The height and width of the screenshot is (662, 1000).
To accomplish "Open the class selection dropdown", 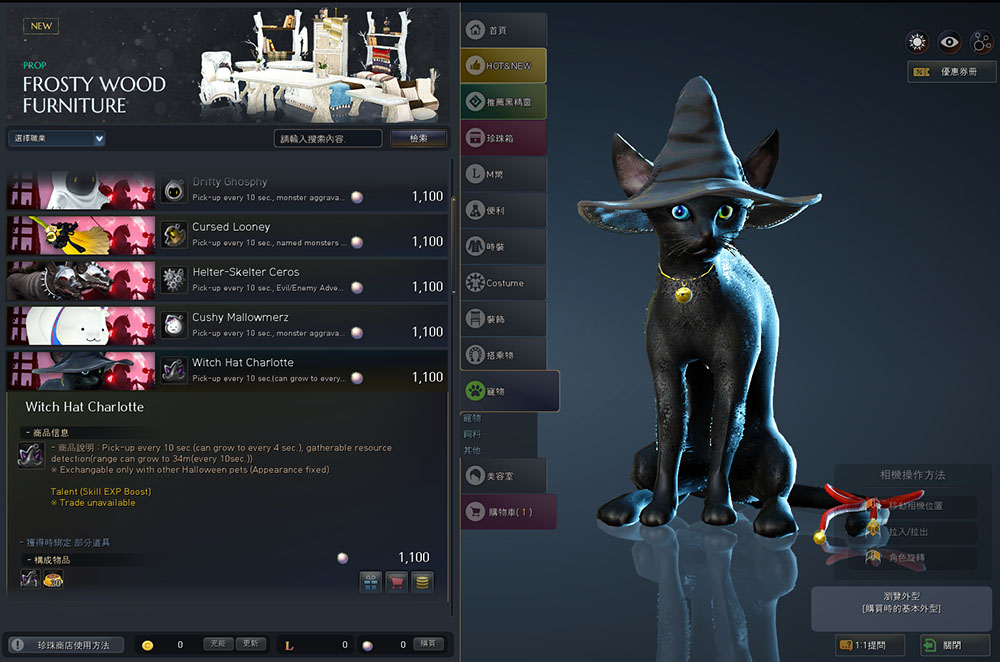I will (x=57, y=139).
